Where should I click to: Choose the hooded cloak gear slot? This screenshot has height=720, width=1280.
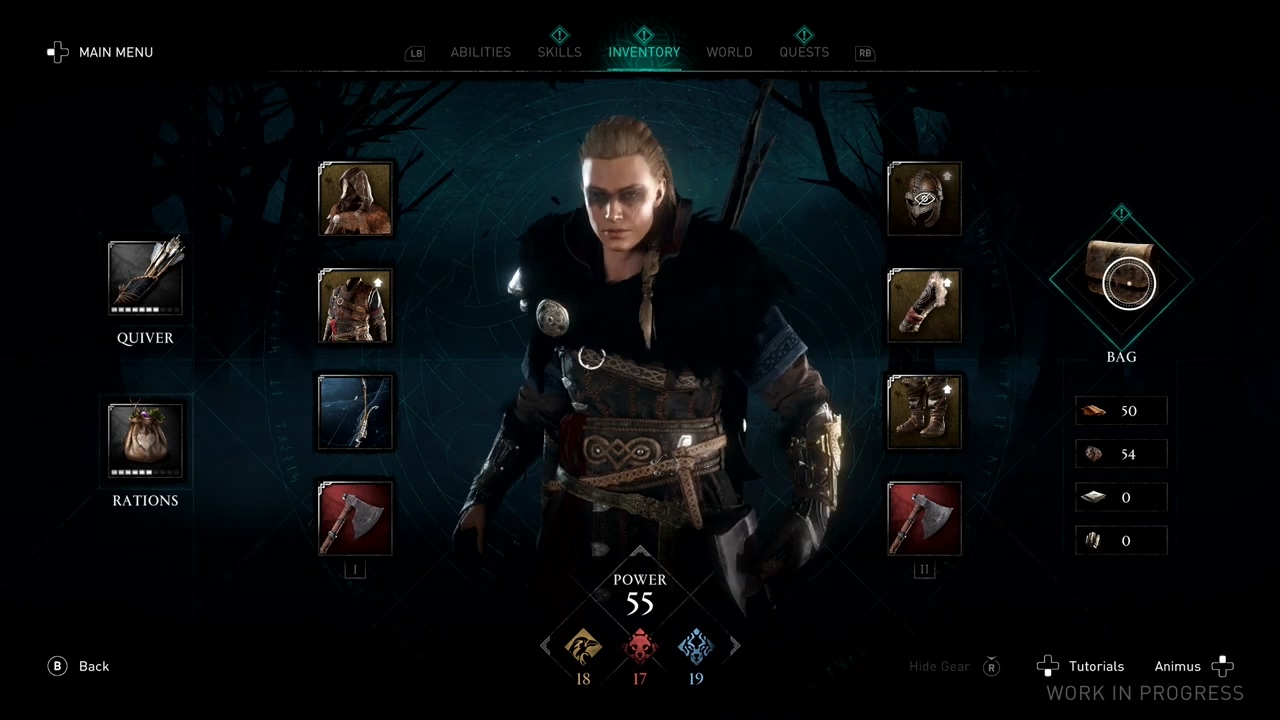tap(355, 199)
